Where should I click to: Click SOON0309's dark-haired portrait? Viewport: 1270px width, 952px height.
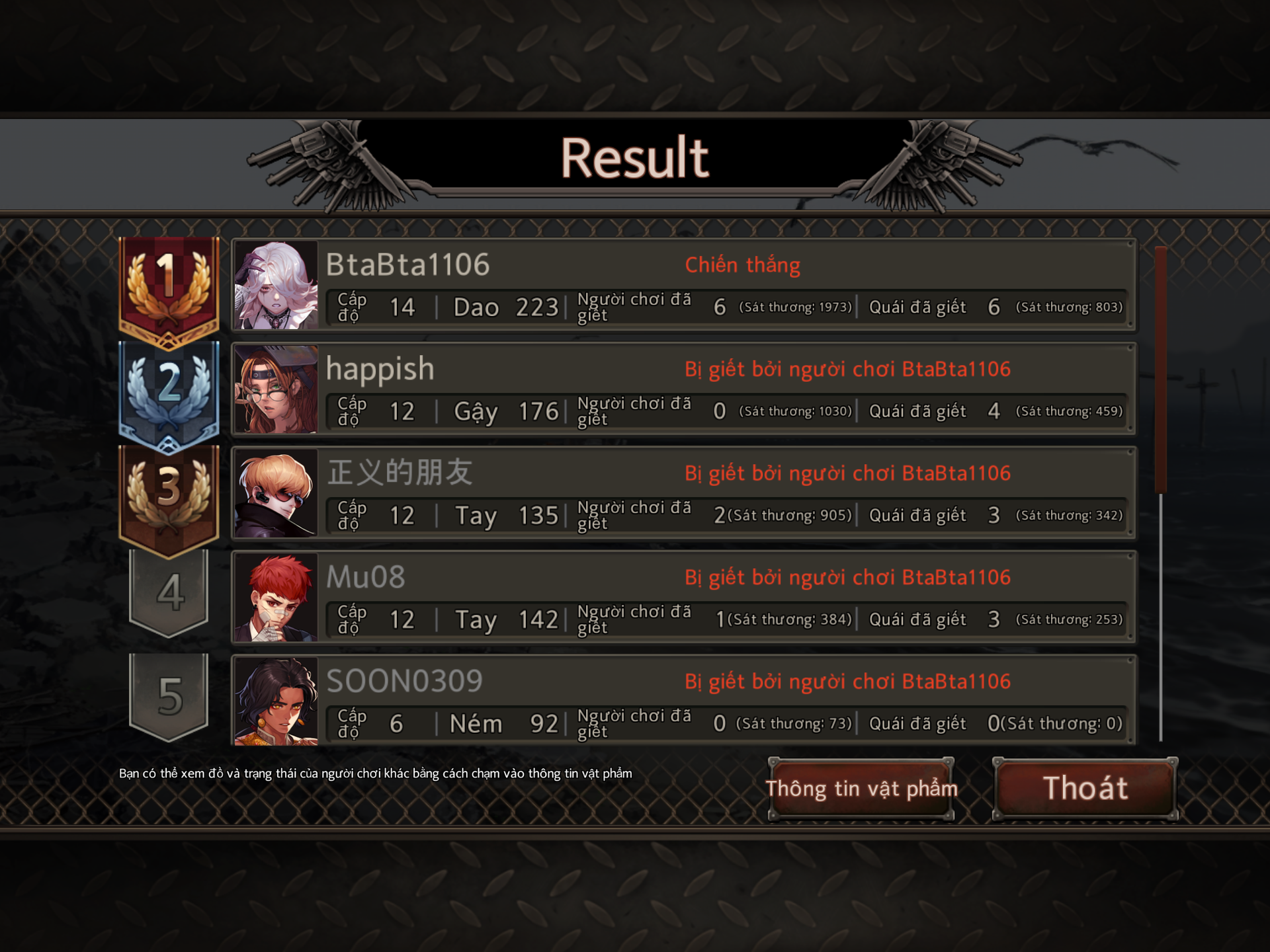[276, 701]
